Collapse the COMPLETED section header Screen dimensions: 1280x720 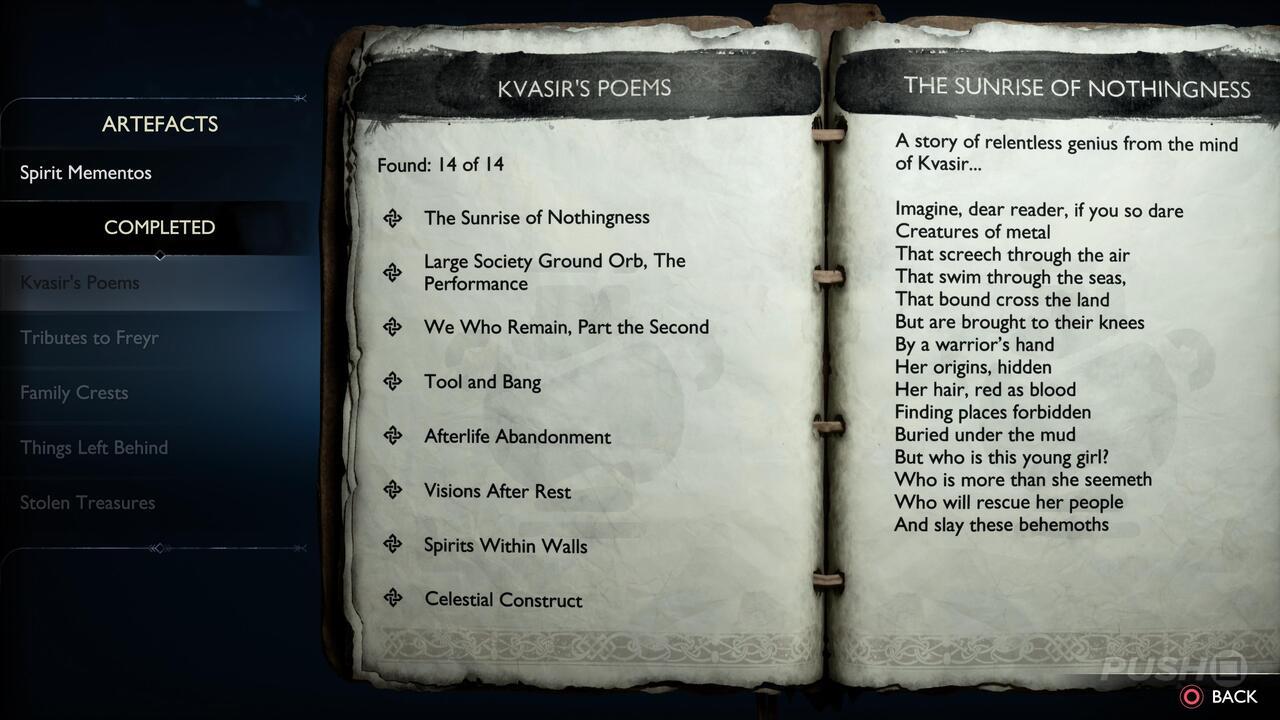coord(159,227)
